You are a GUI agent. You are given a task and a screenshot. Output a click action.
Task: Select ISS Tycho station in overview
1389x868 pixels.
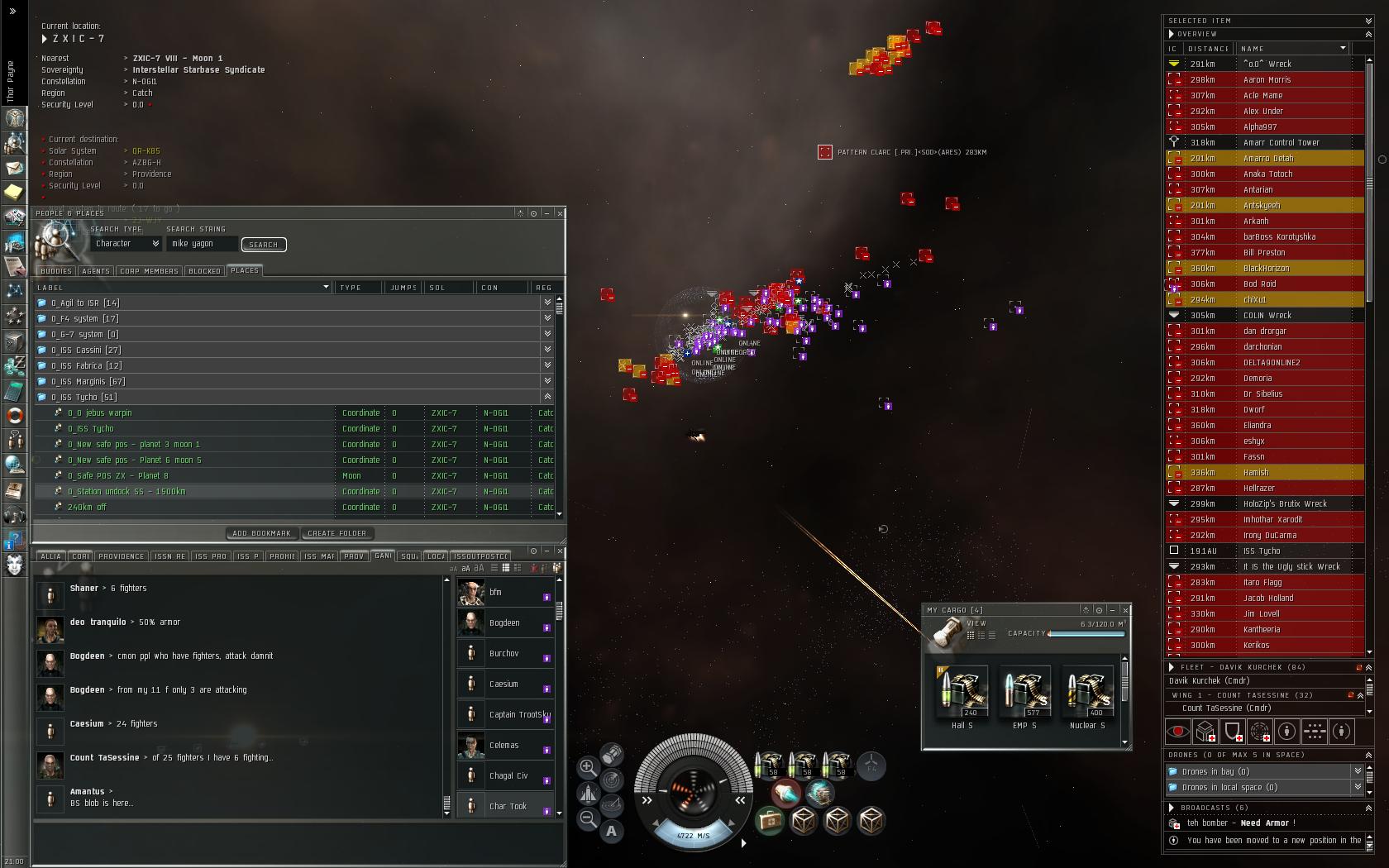1261,551
